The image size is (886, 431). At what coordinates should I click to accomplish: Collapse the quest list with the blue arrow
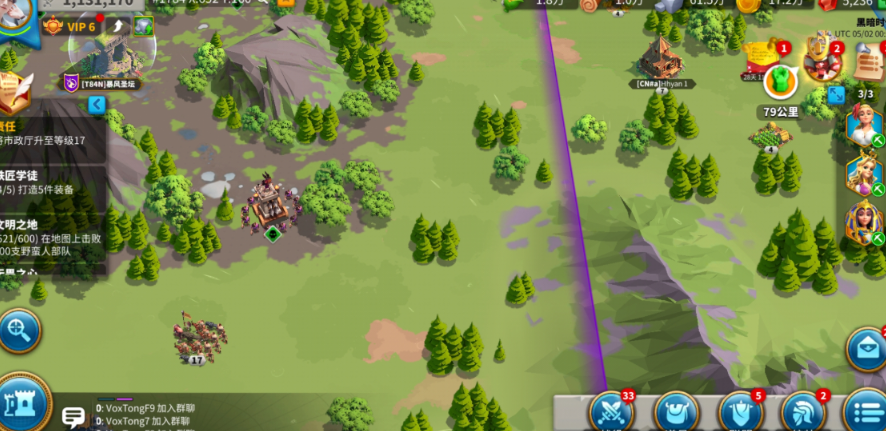(96, 104)
